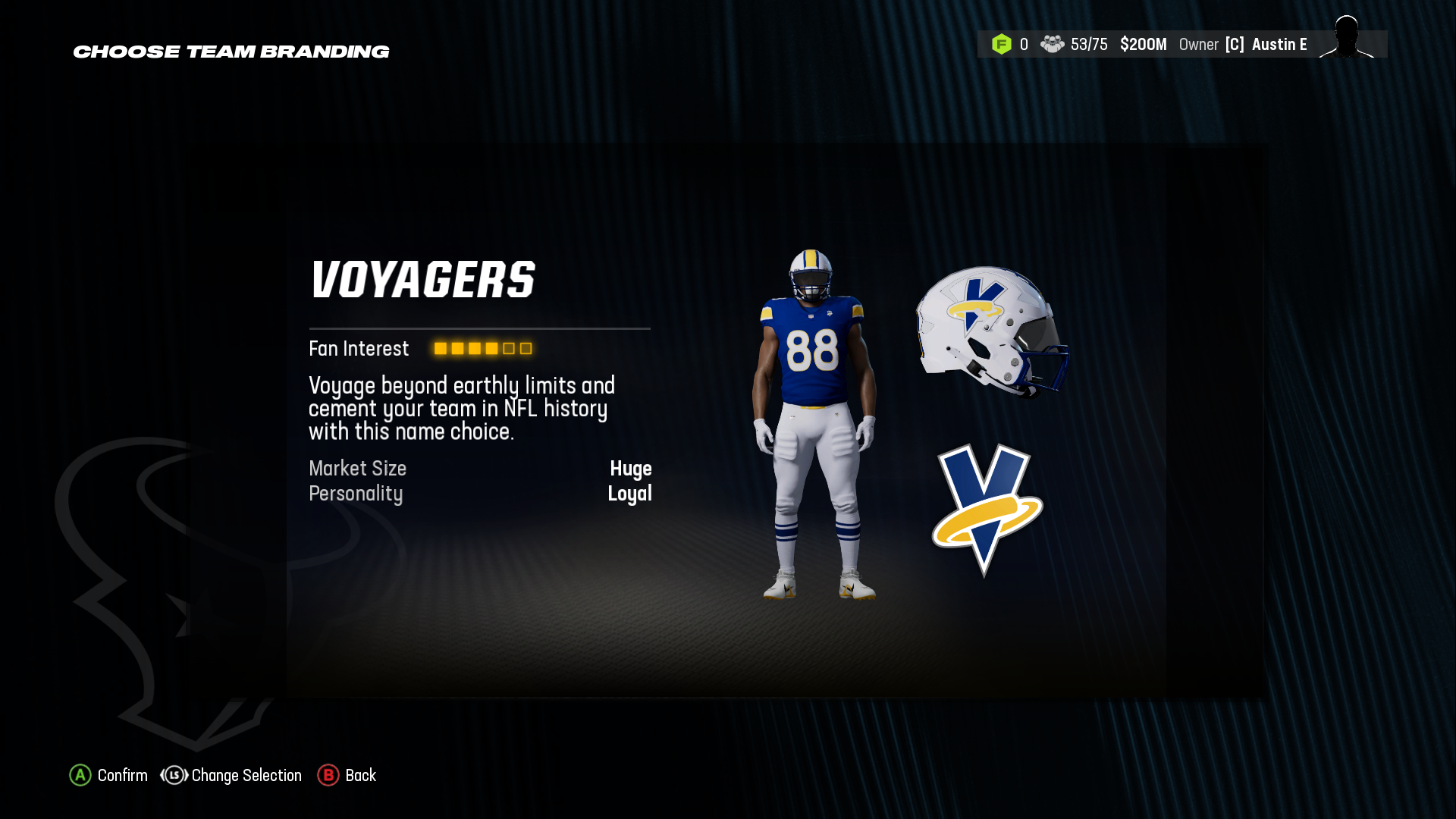Click the LS stick icon for changing selection
Screen dimensions: 1456x819
tap(173, 775)
